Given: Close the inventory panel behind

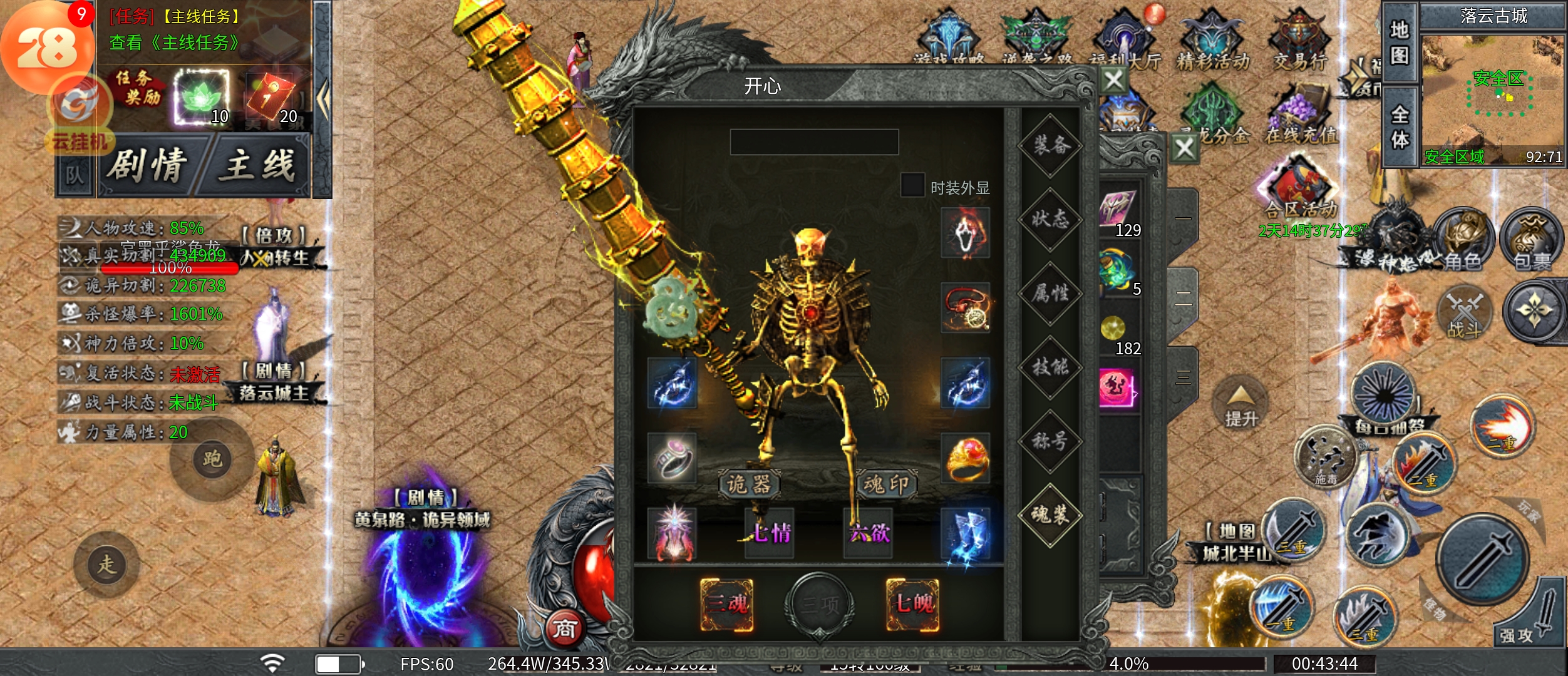Looking at the screenshot, I should click(x=1184, y=149).
